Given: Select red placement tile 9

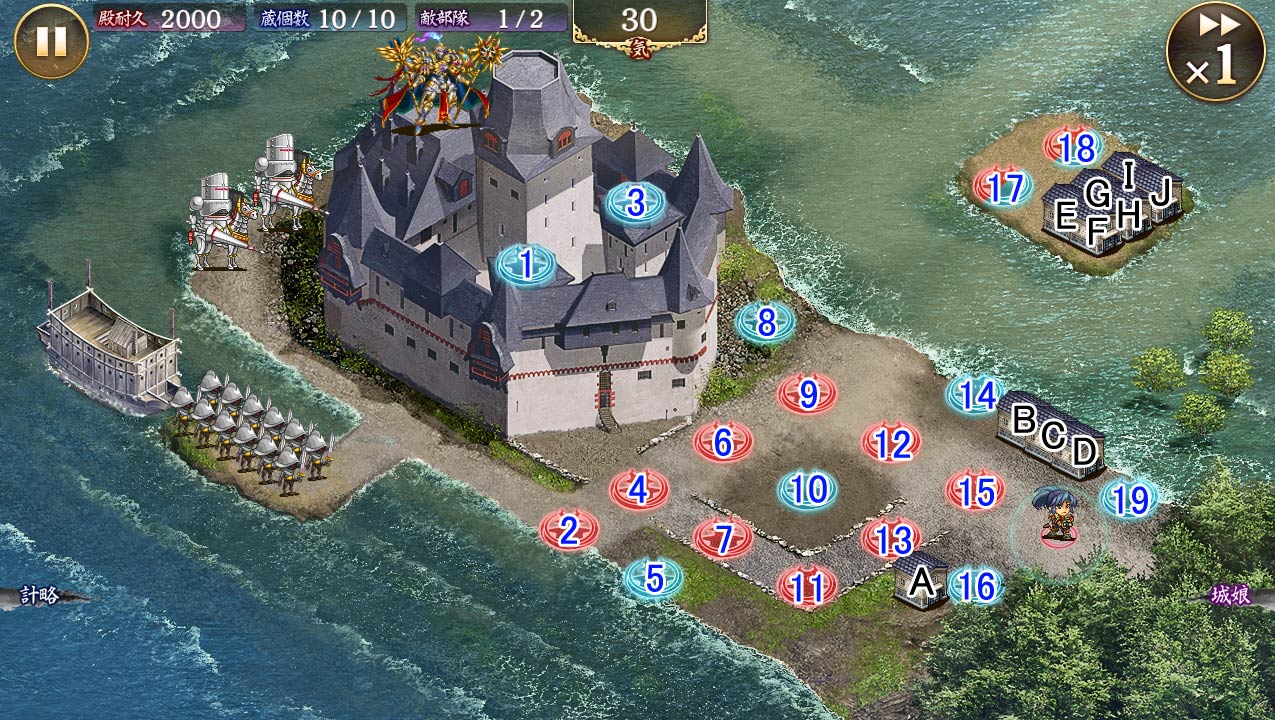Looking at the screenshot, I should (x=808, y=394).
